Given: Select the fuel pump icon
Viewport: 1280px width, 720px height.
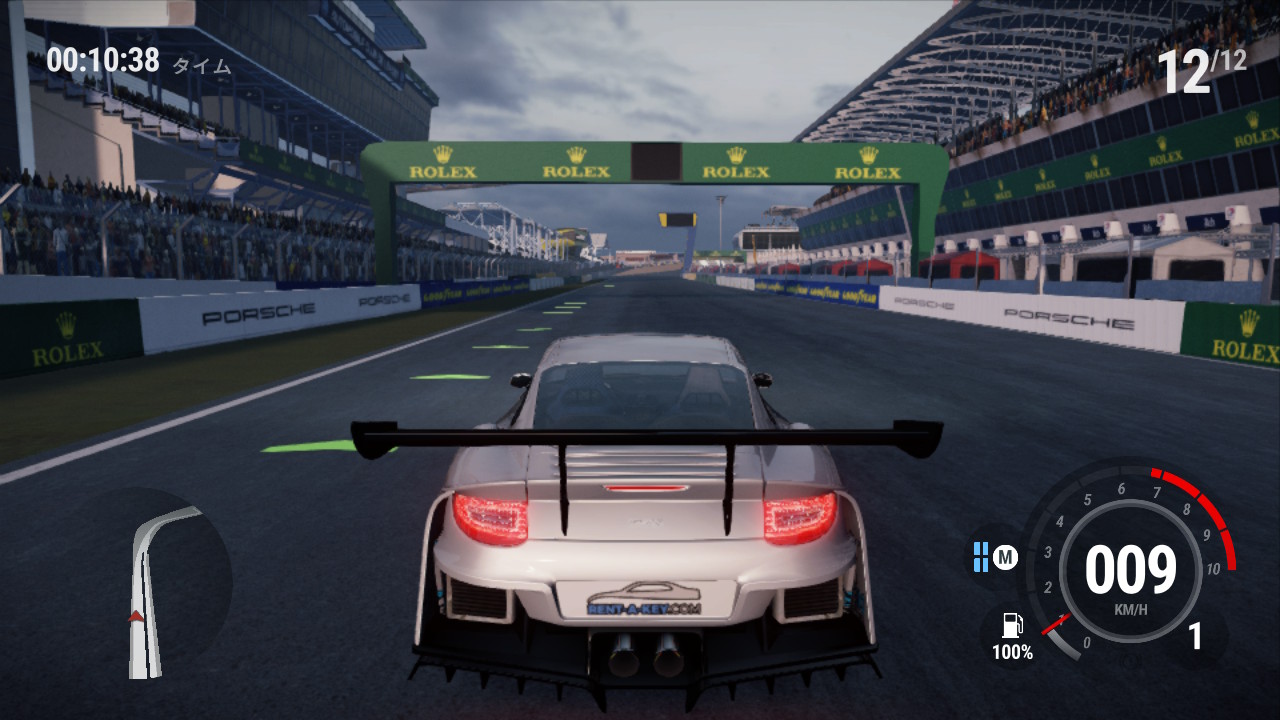Looking at the screenshot, I should coord(1012,626).
